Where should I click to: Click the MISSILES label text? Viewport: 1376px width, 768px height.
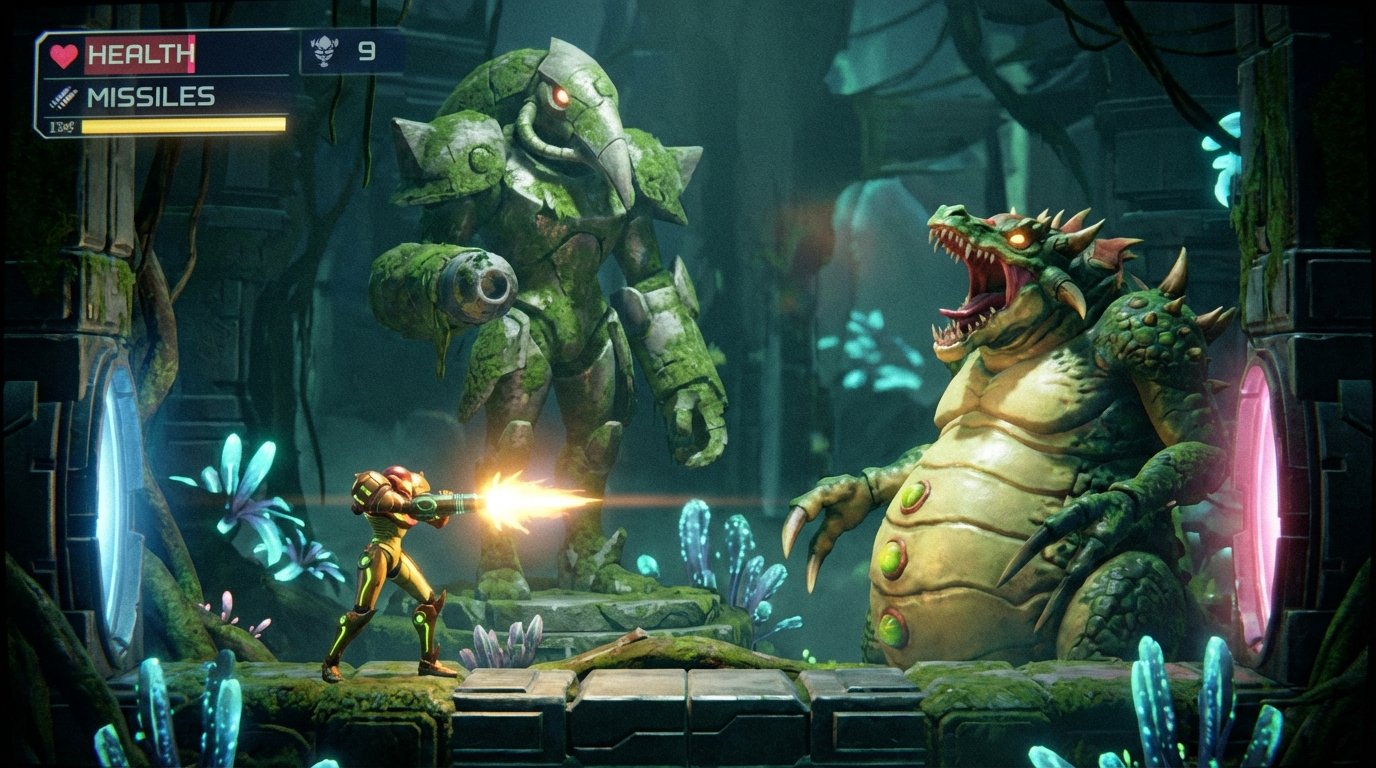[x=152, y=98]
